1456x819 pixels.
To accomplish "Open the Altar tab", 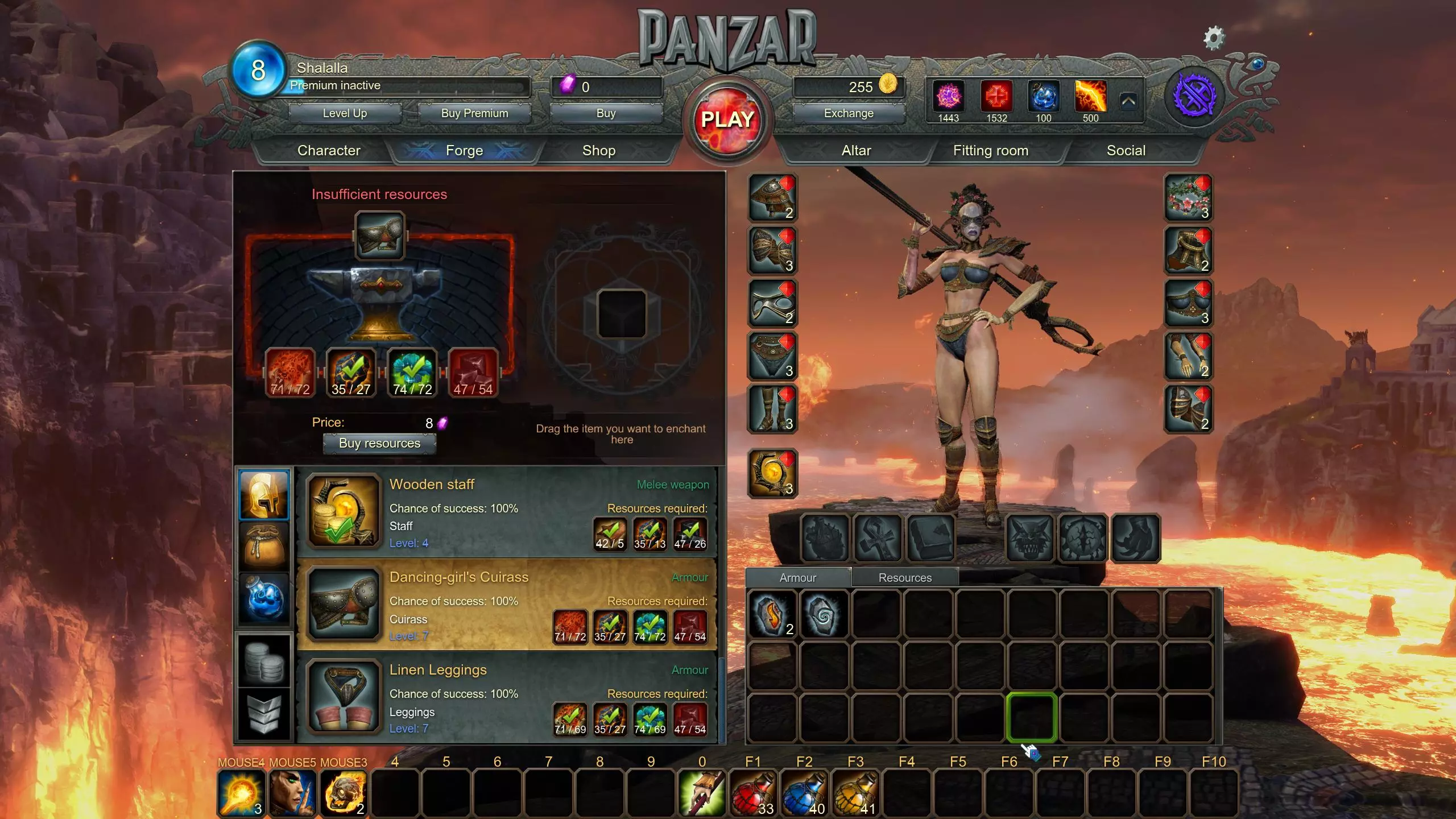I will (x=856, y=151).
